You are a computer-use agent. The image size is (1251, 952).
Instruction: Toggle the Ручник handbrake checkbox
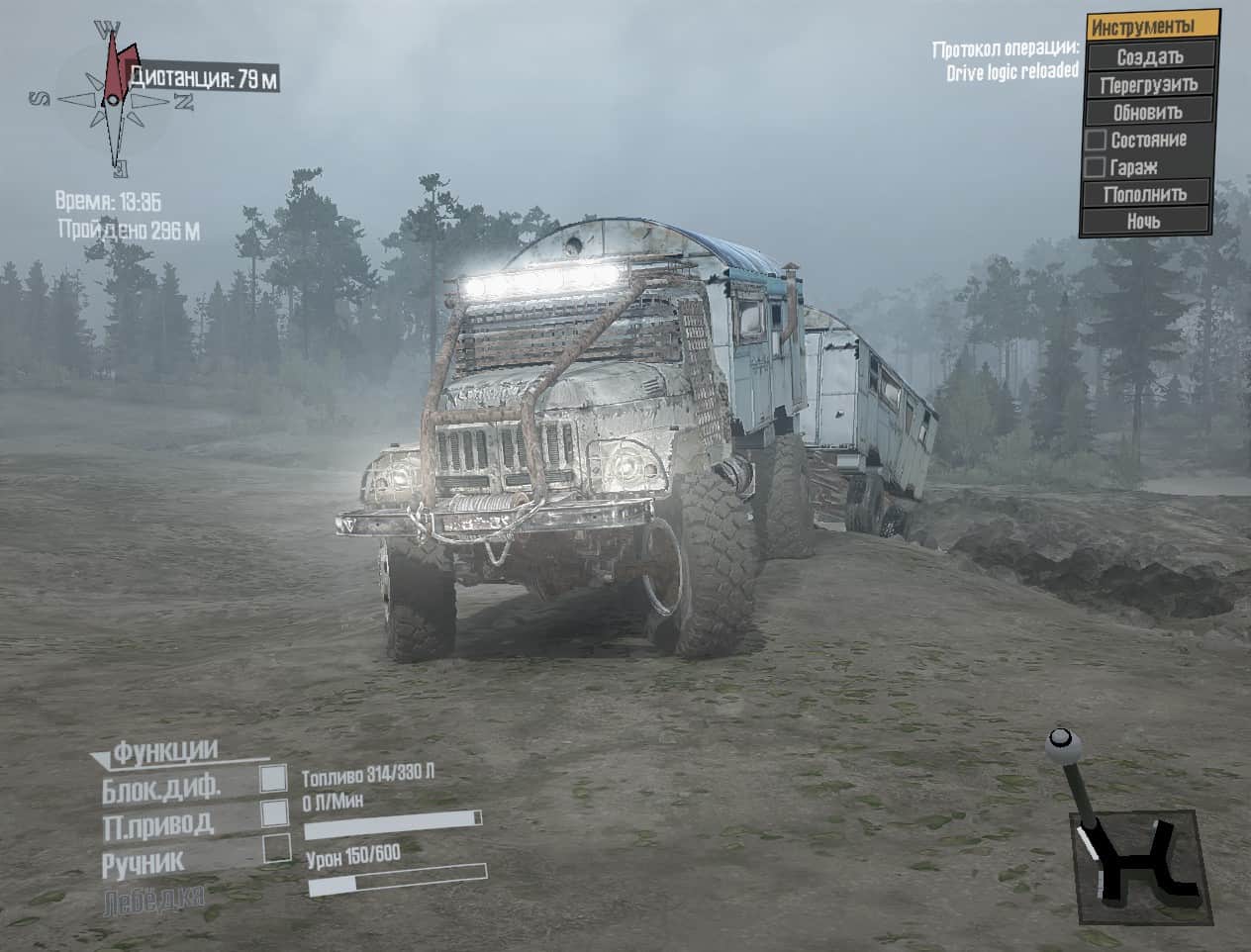coord(277,848)
